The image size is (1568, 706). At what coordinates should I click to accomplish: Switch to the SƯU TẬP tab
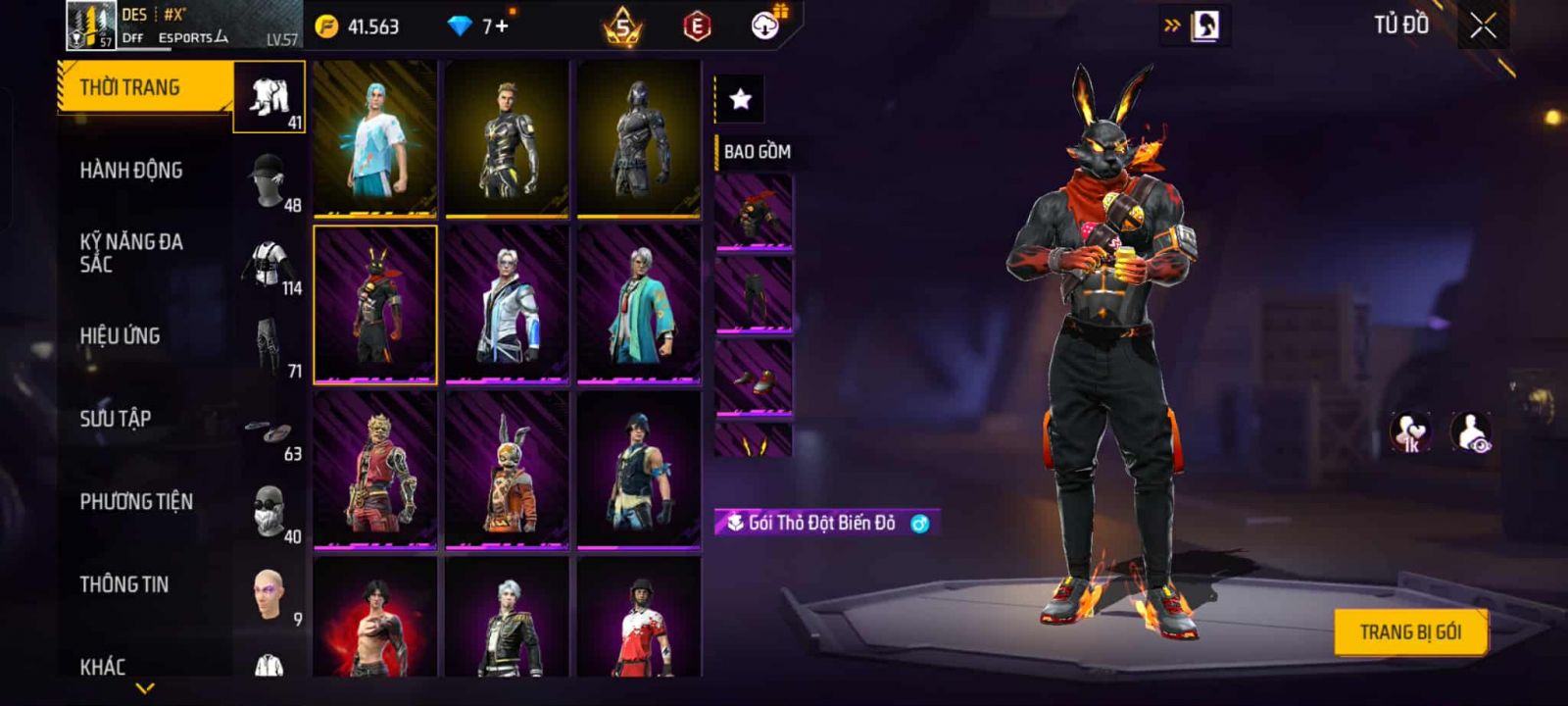click(x=116, y=419)
